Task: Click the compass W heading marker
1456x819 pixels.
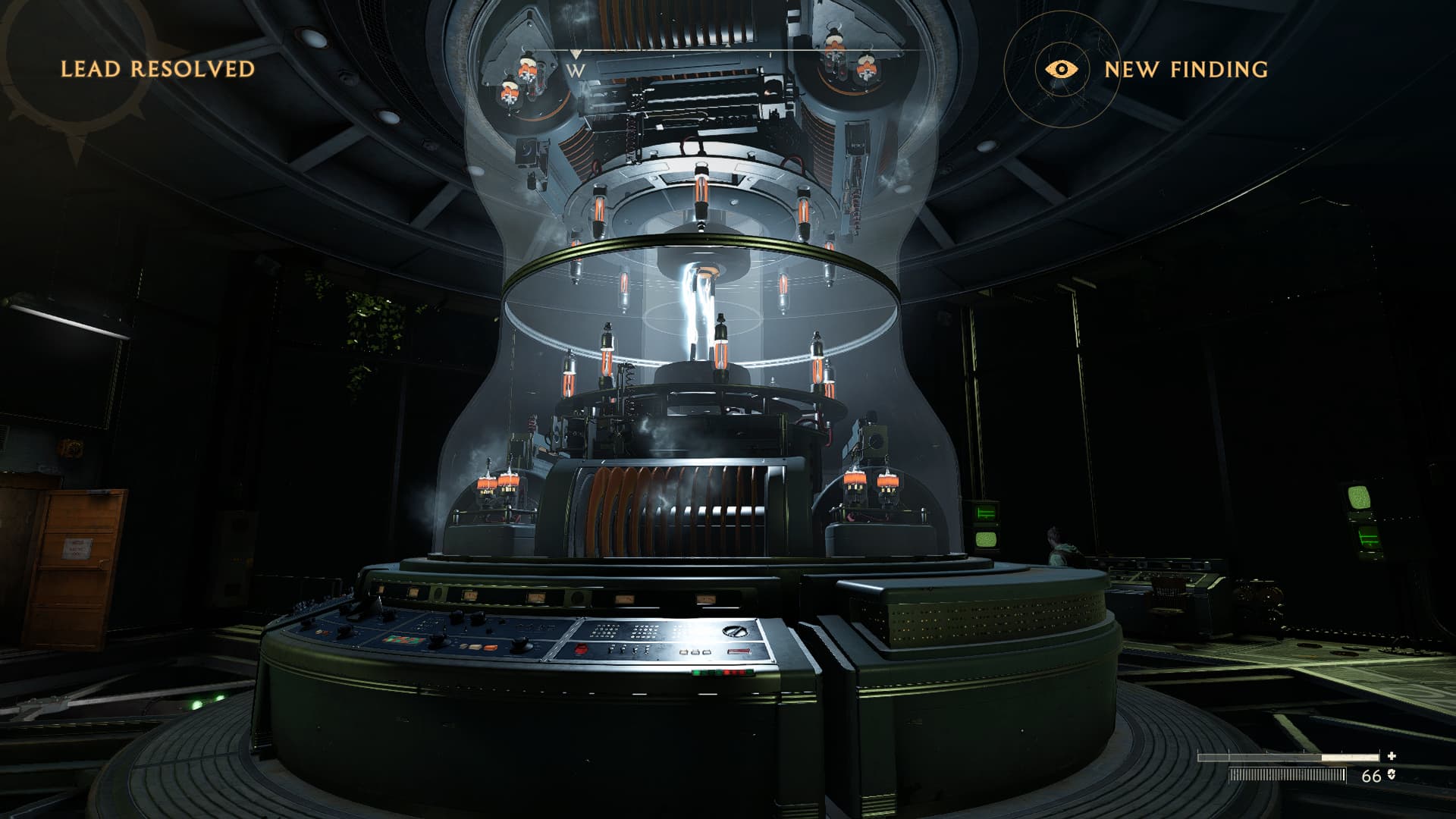Action: click(x=576, y=69)
